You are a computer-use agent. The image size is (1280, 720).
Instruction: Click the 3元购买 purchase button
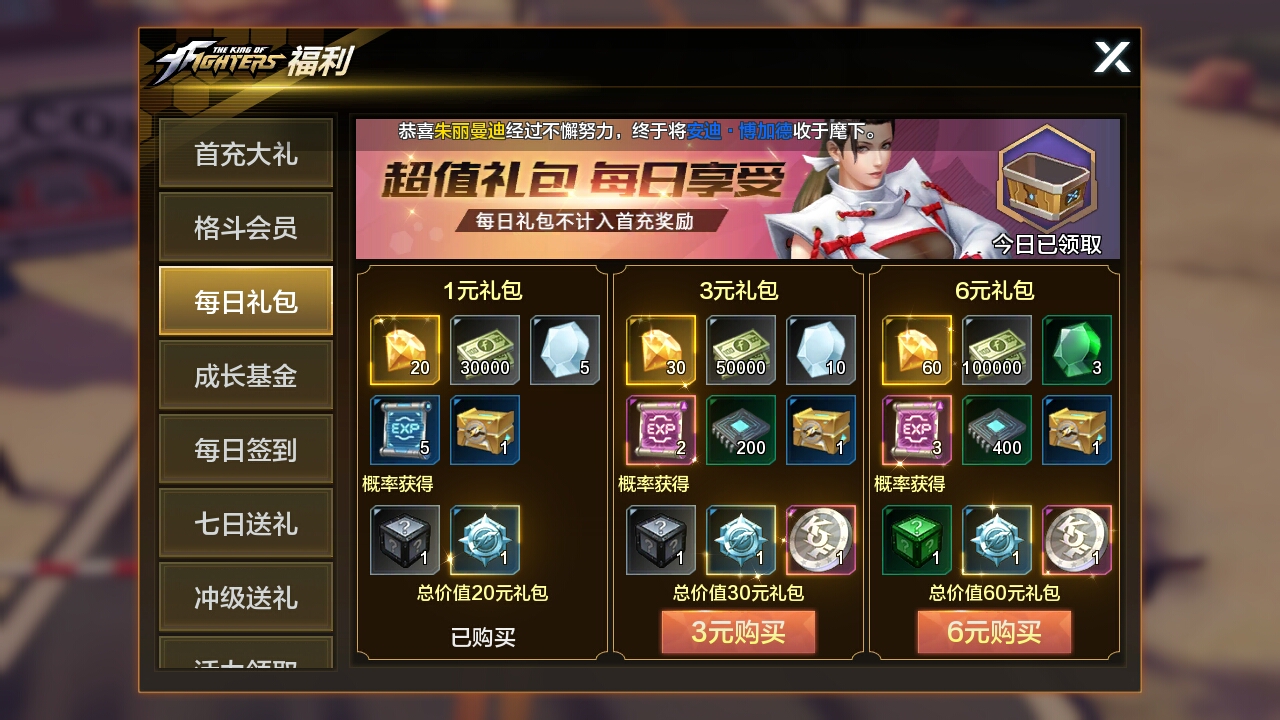click(738, 631)
